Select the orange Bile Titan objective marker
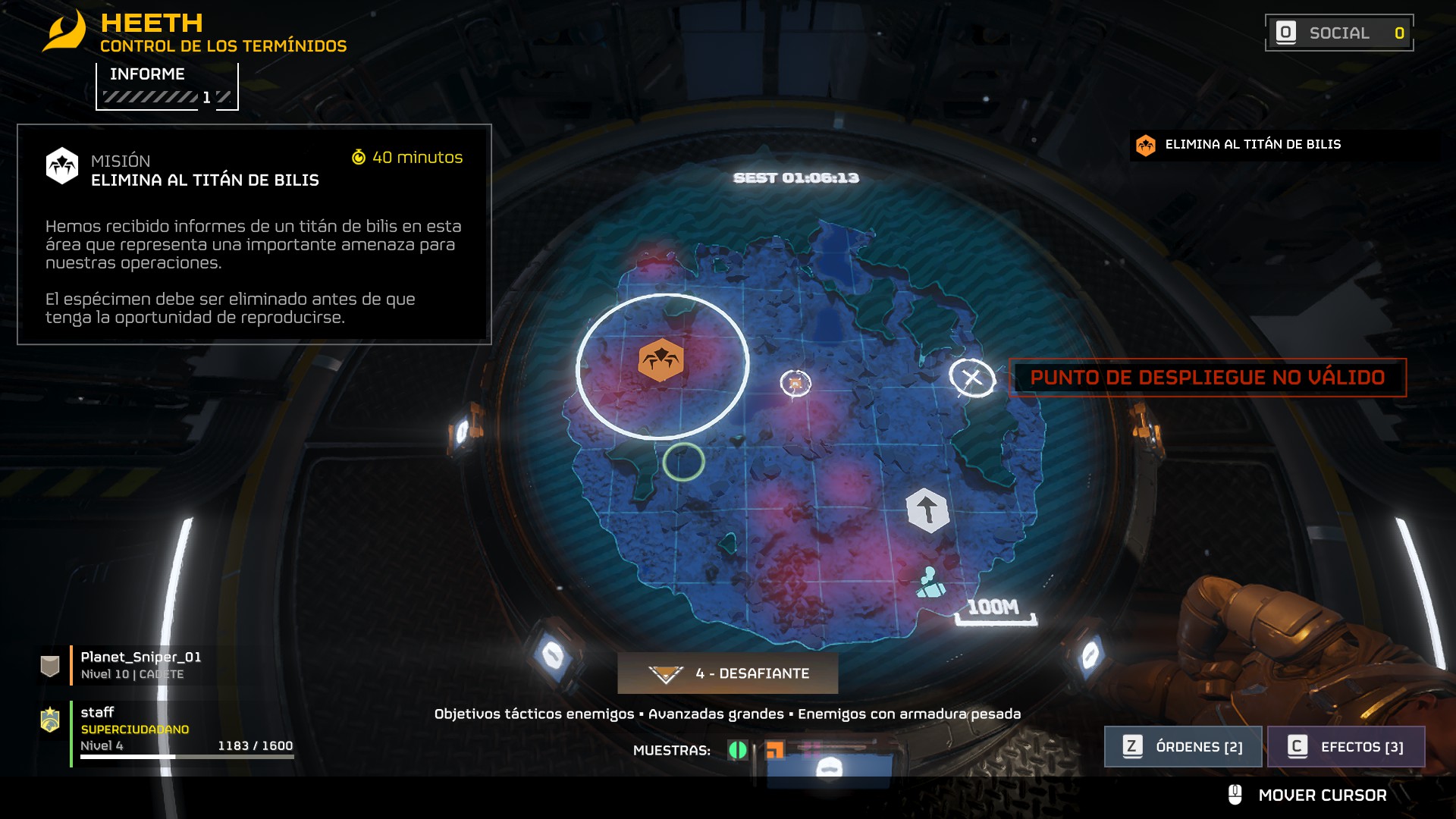This screenshot has width=1456, height=819. (661, 360)
